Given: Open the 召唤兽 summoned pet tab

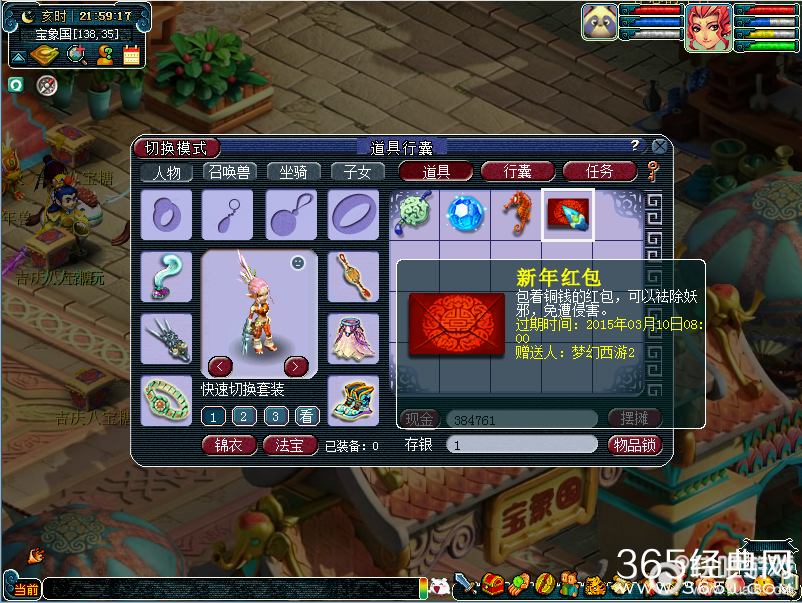Looking at the screenshot, I should 229,172.
